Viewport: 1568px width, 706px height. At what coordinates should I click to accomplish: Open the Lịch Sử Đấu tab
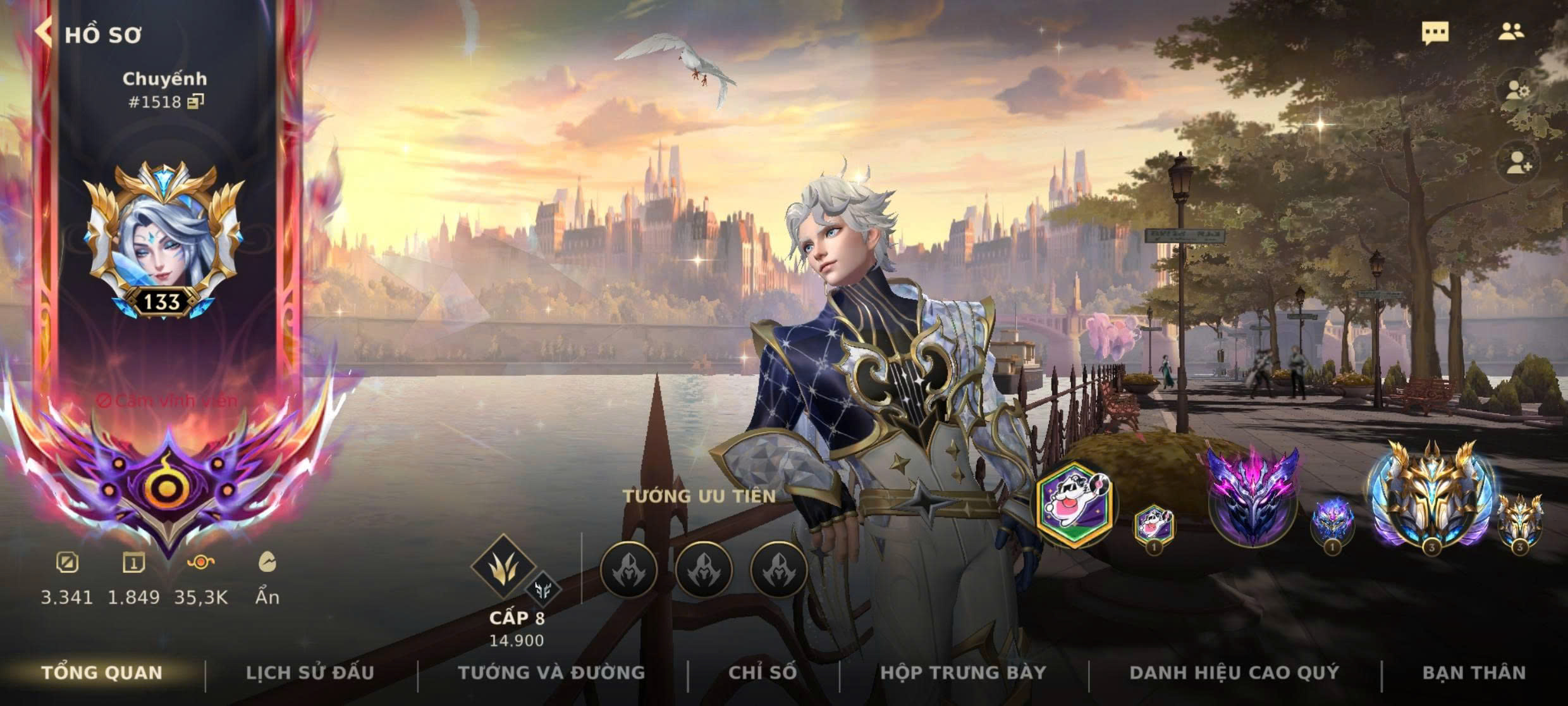(310, 672)
